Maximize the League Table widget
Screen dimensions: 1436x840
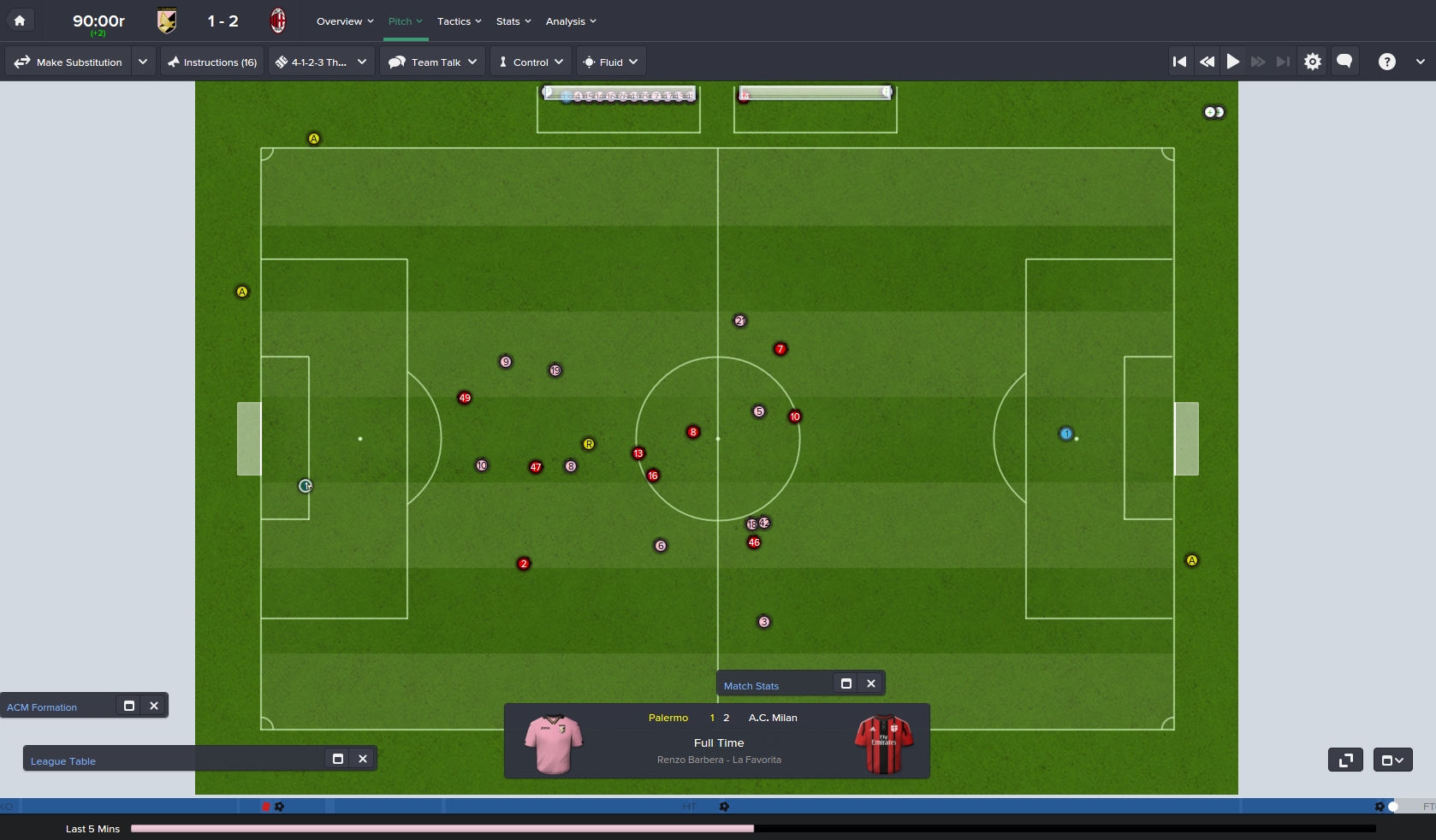338,759
